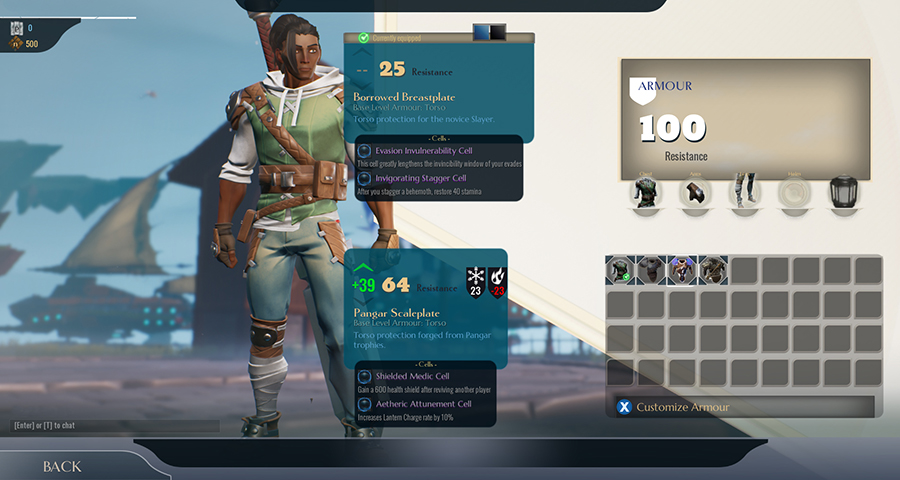Pick the grey chestplate in inventory
900x480 pixels.
coord(651,270)
